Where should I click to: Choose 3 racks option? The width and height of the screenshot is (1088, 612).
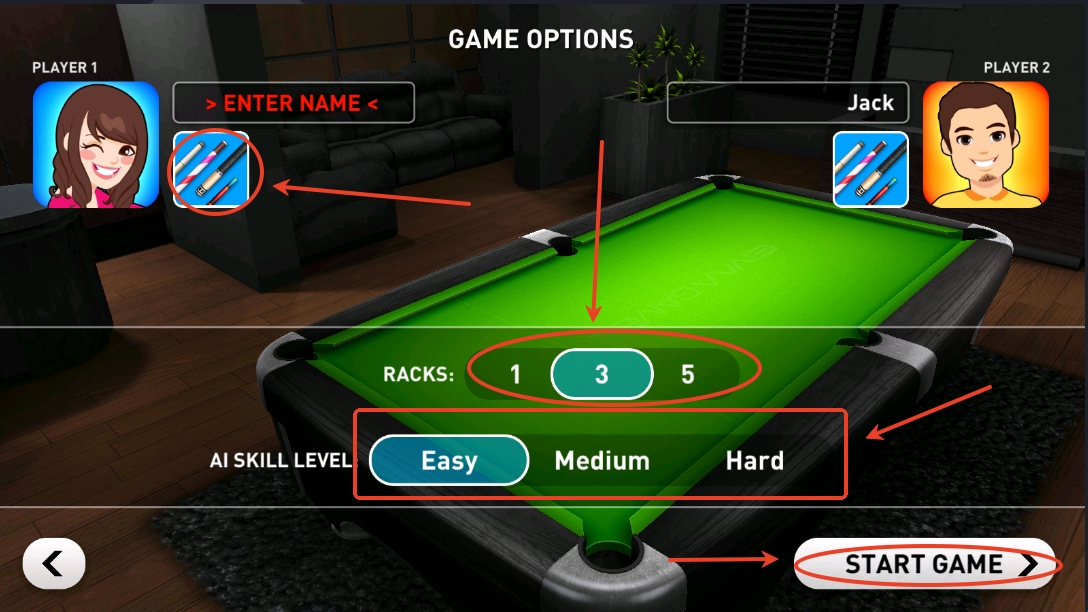point(601,375)
